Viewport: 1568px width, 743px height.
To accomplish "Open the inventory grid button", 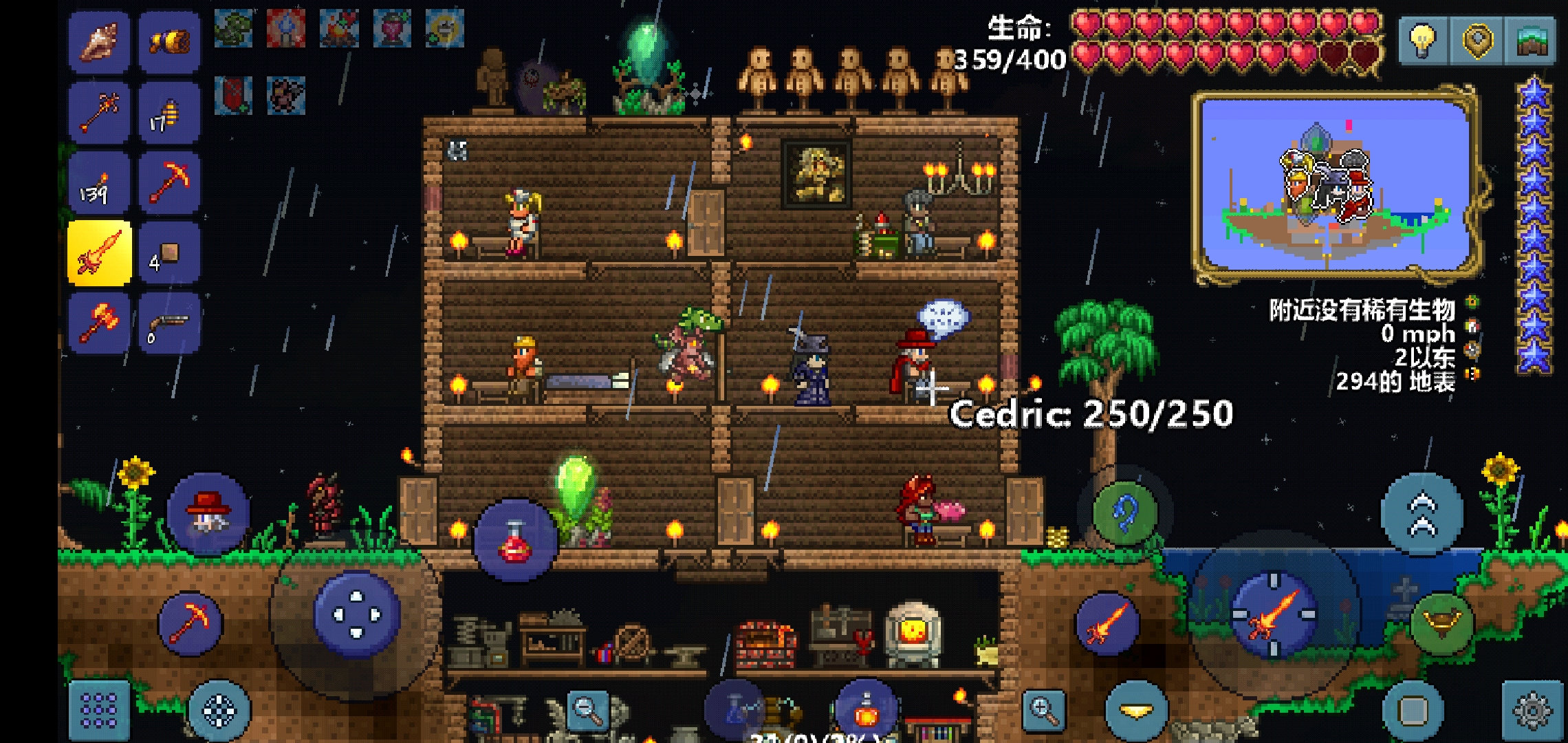I will click(x=99, y=710).
